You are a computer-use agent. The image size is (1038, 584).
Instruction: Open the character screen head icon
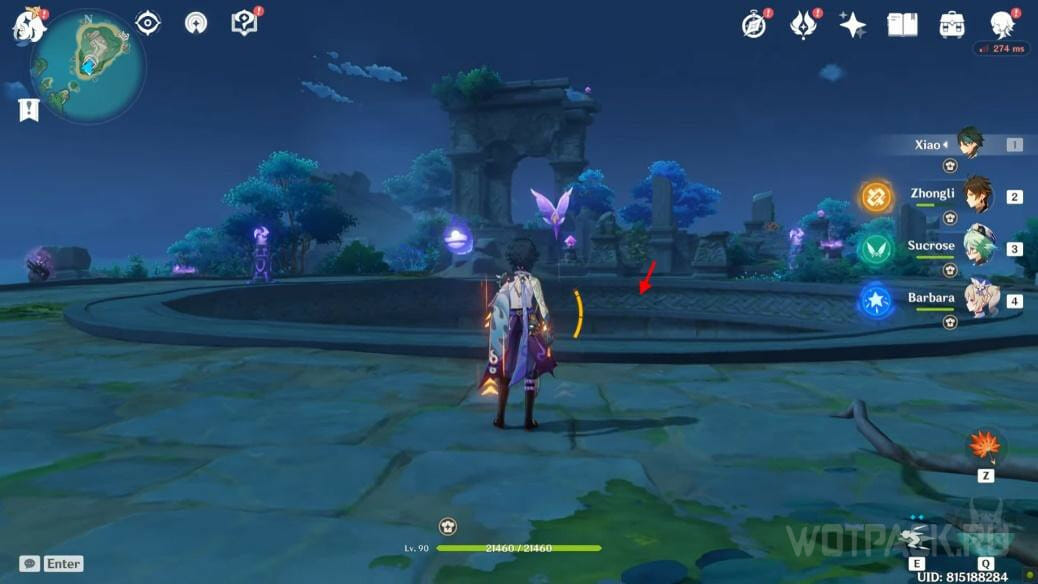[x=1002, y=25]
